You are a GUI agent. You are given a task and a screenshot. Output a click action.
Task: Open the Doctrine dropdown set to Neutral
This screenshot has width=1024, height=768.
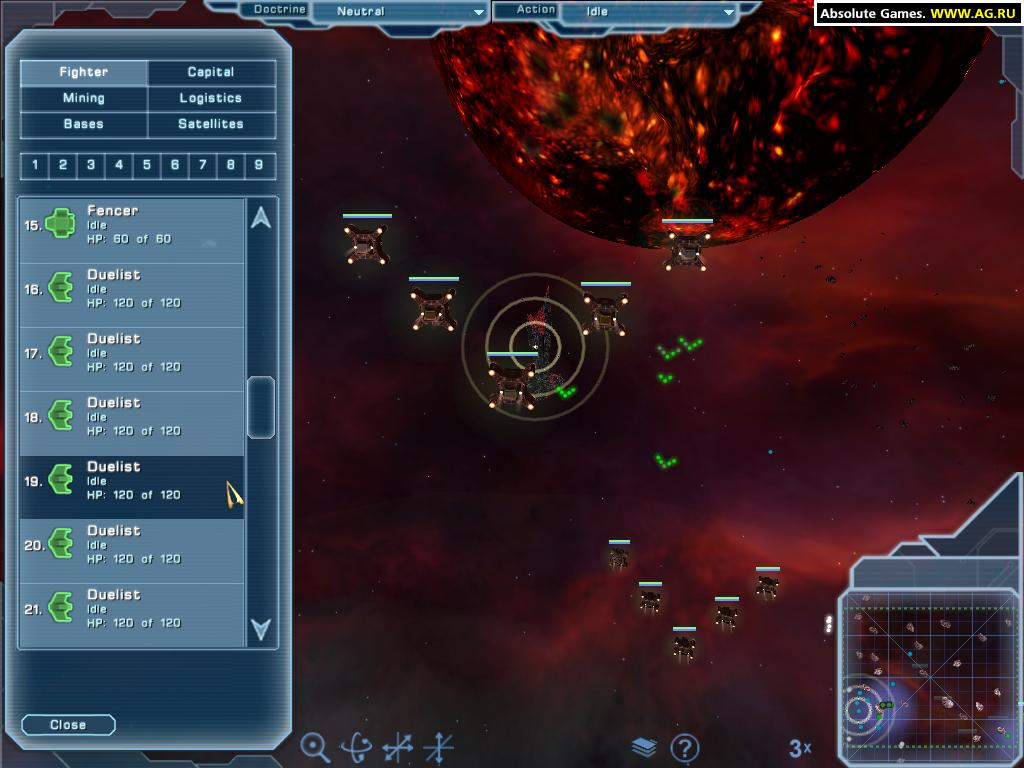click(399, 12)
